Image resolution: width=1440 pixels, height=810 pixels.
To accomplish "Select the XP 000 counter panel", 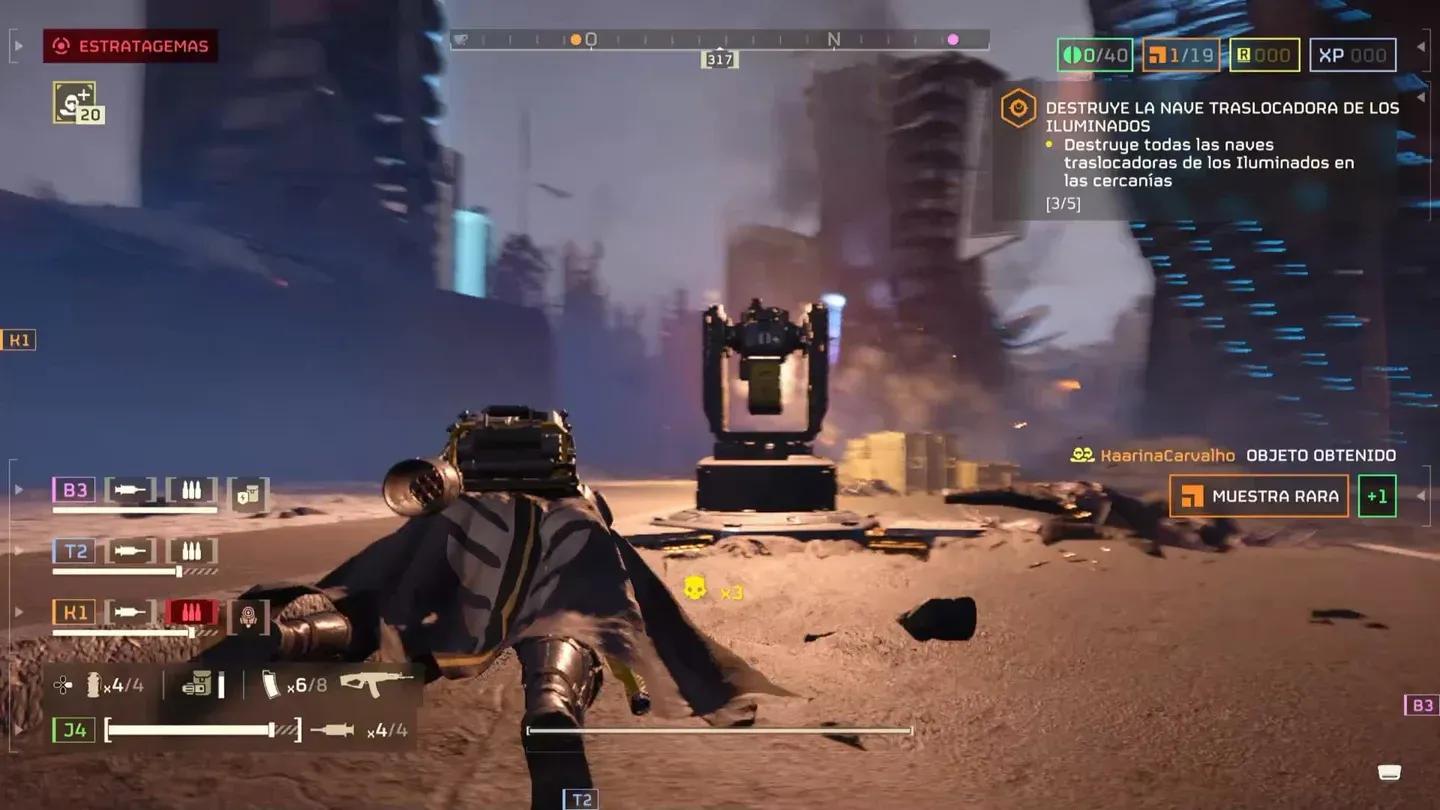I will click(1352, 56).
